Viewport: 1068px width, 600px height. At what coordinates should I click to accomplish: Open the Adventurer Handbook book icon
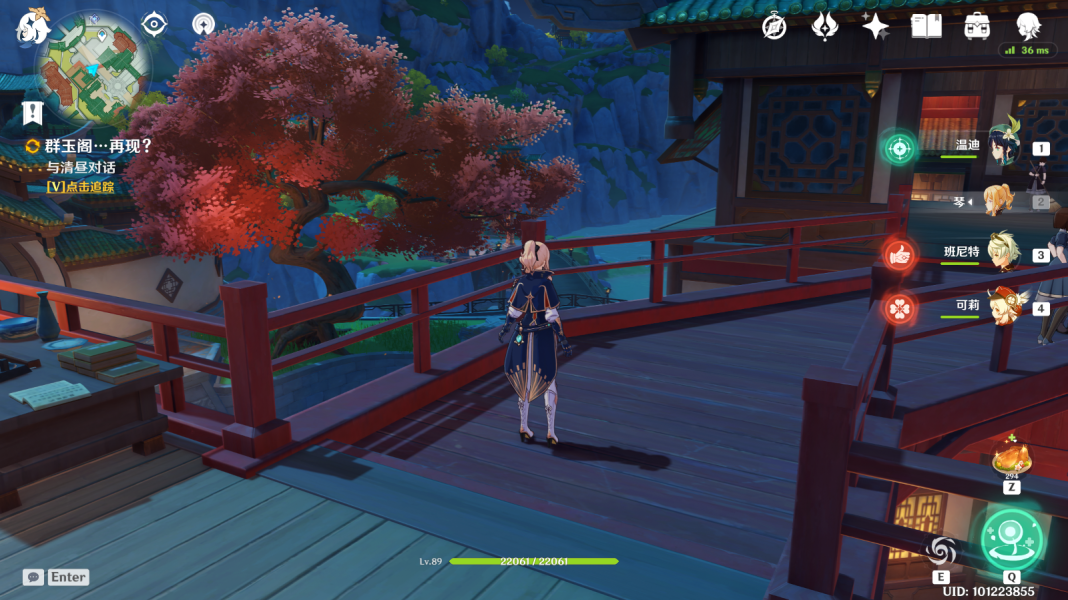926,27
